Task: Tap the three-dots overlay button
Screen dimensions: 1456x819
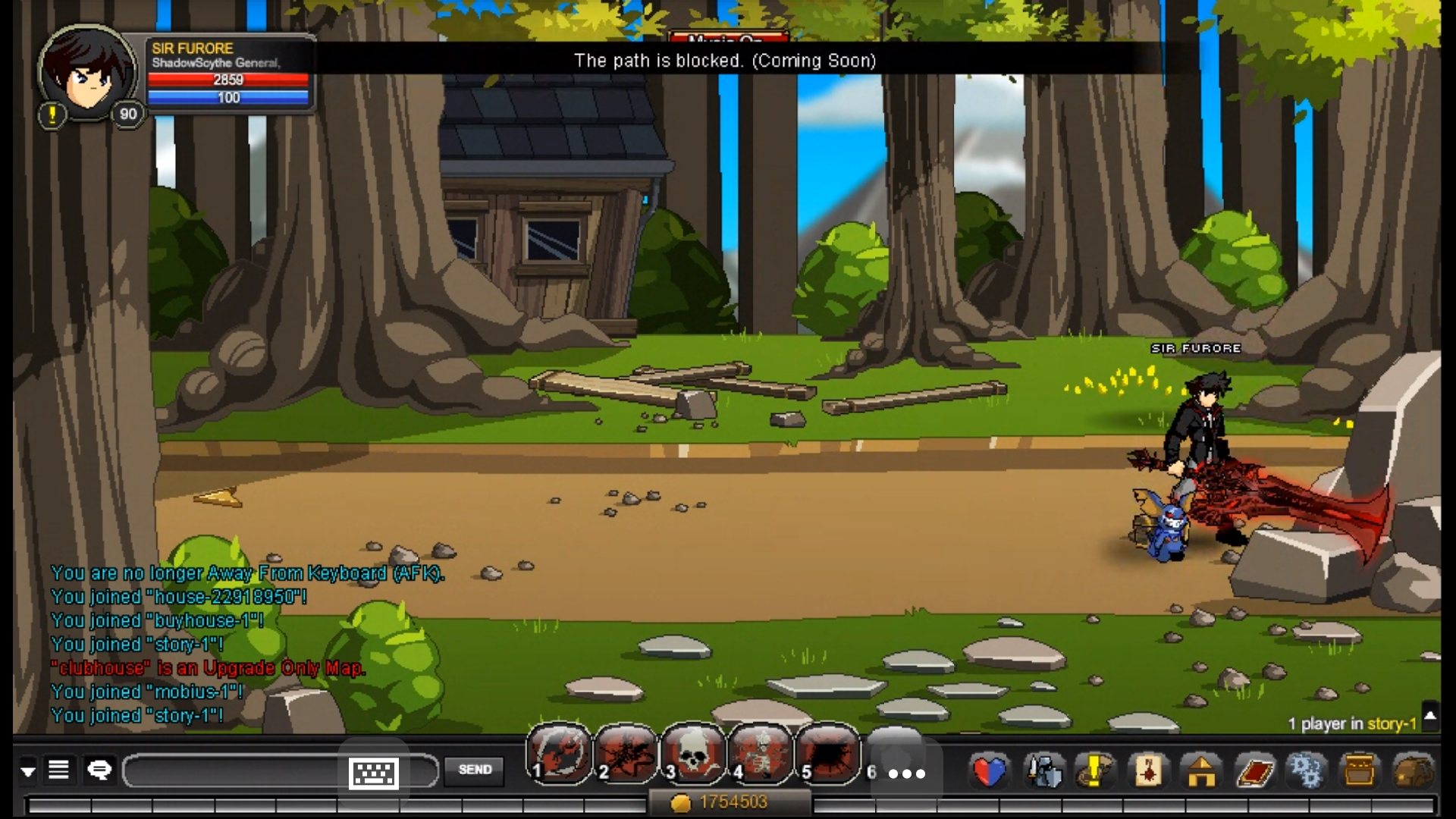Action: click(x=906, y=773)
